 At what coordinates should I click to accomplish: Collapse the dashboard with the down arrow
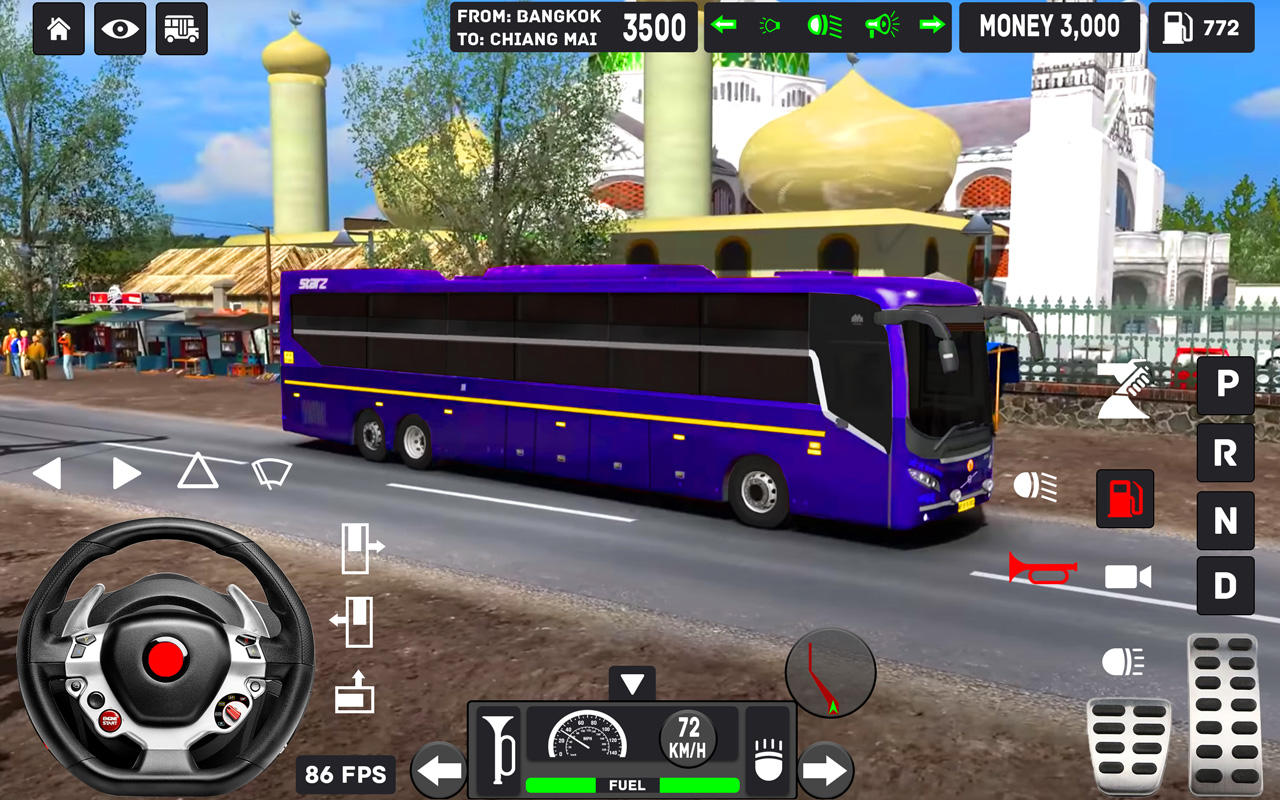click(630, 684)
